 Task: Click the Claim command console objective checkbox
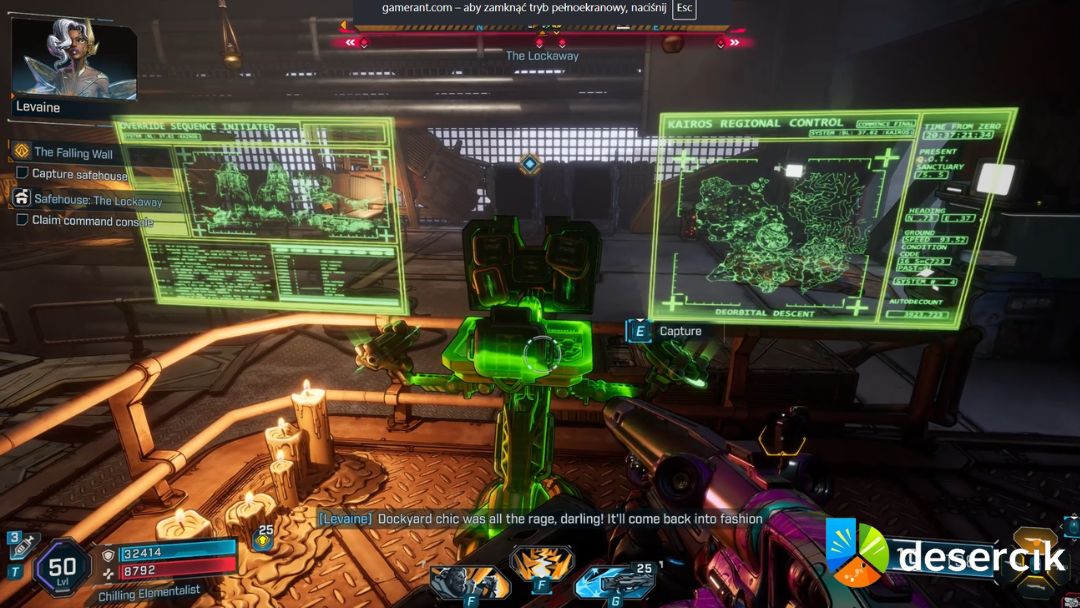(x=23, y=220)
